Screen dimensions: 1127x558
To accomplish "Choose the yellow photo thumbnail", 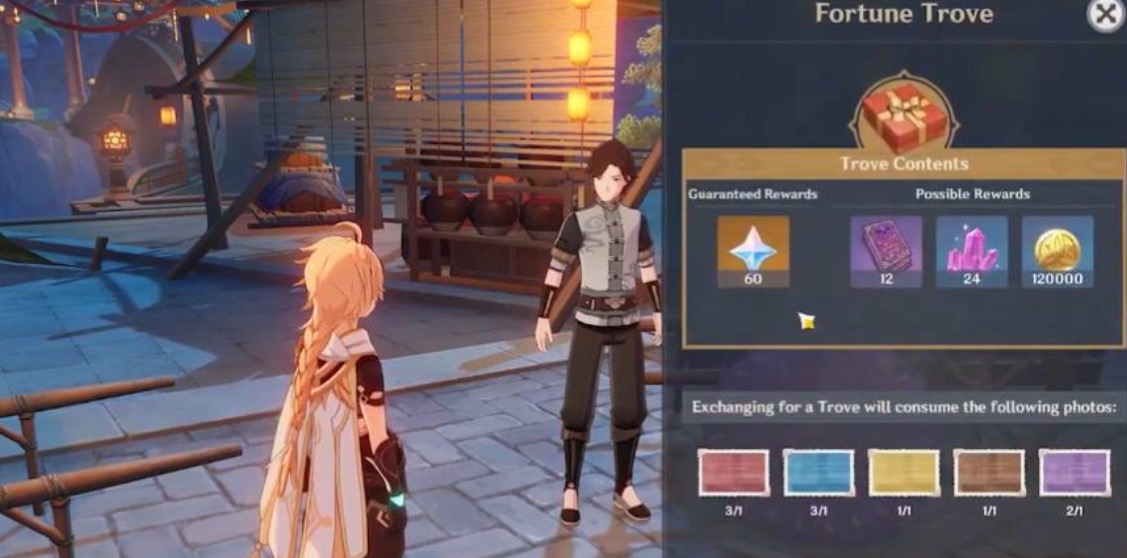I will (x=904, y=473).
